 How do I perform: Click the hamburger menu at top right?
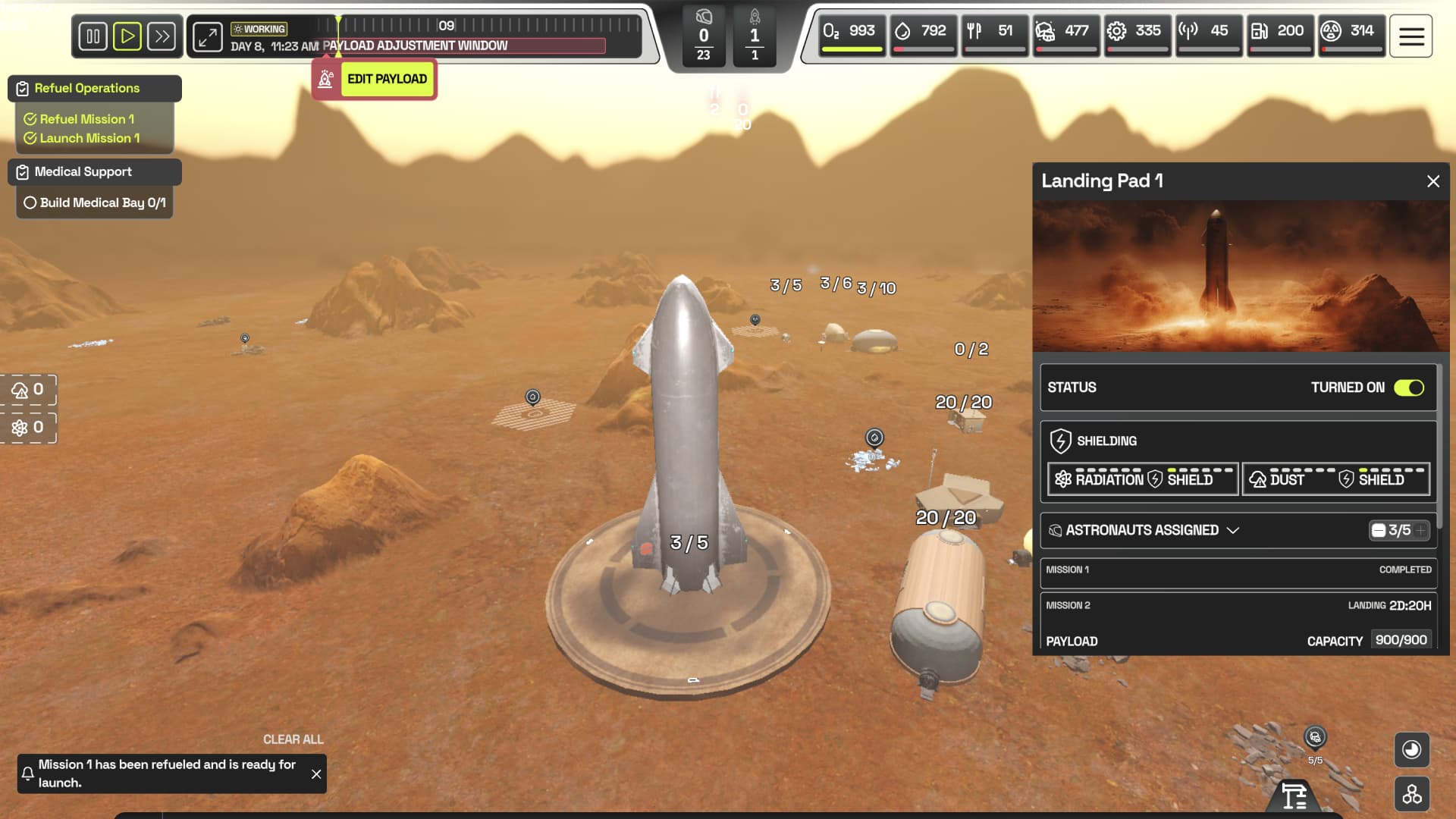point(1410,36)
